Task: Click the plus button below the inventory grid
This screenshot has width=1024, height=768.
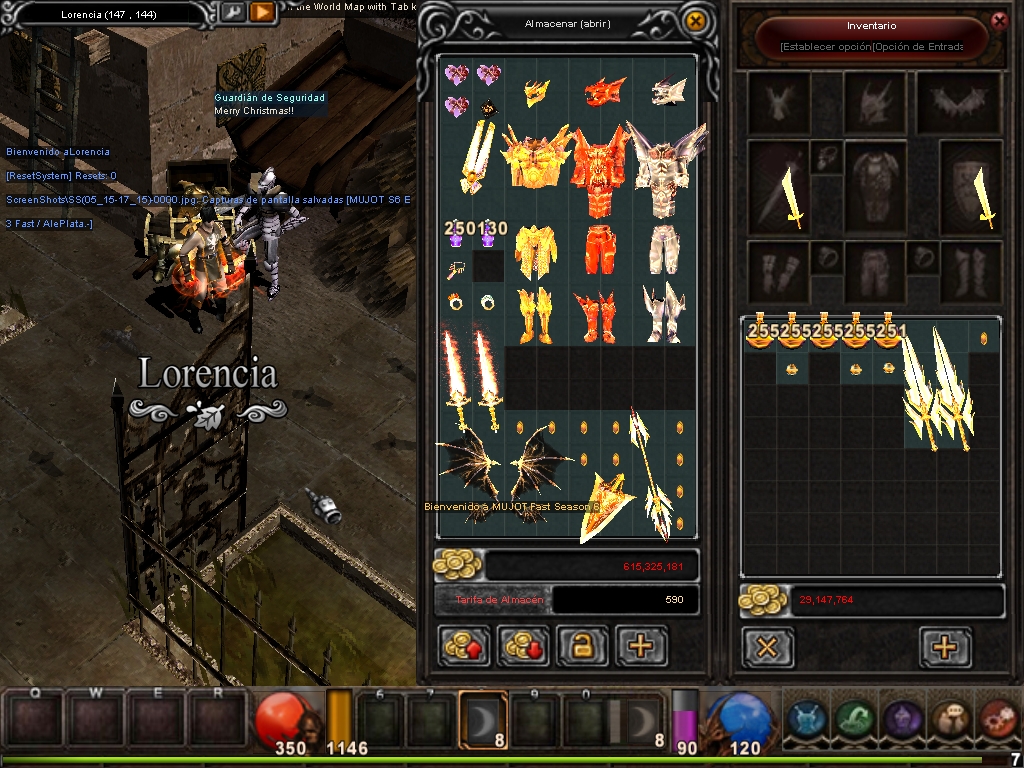Action: point(944,647)
